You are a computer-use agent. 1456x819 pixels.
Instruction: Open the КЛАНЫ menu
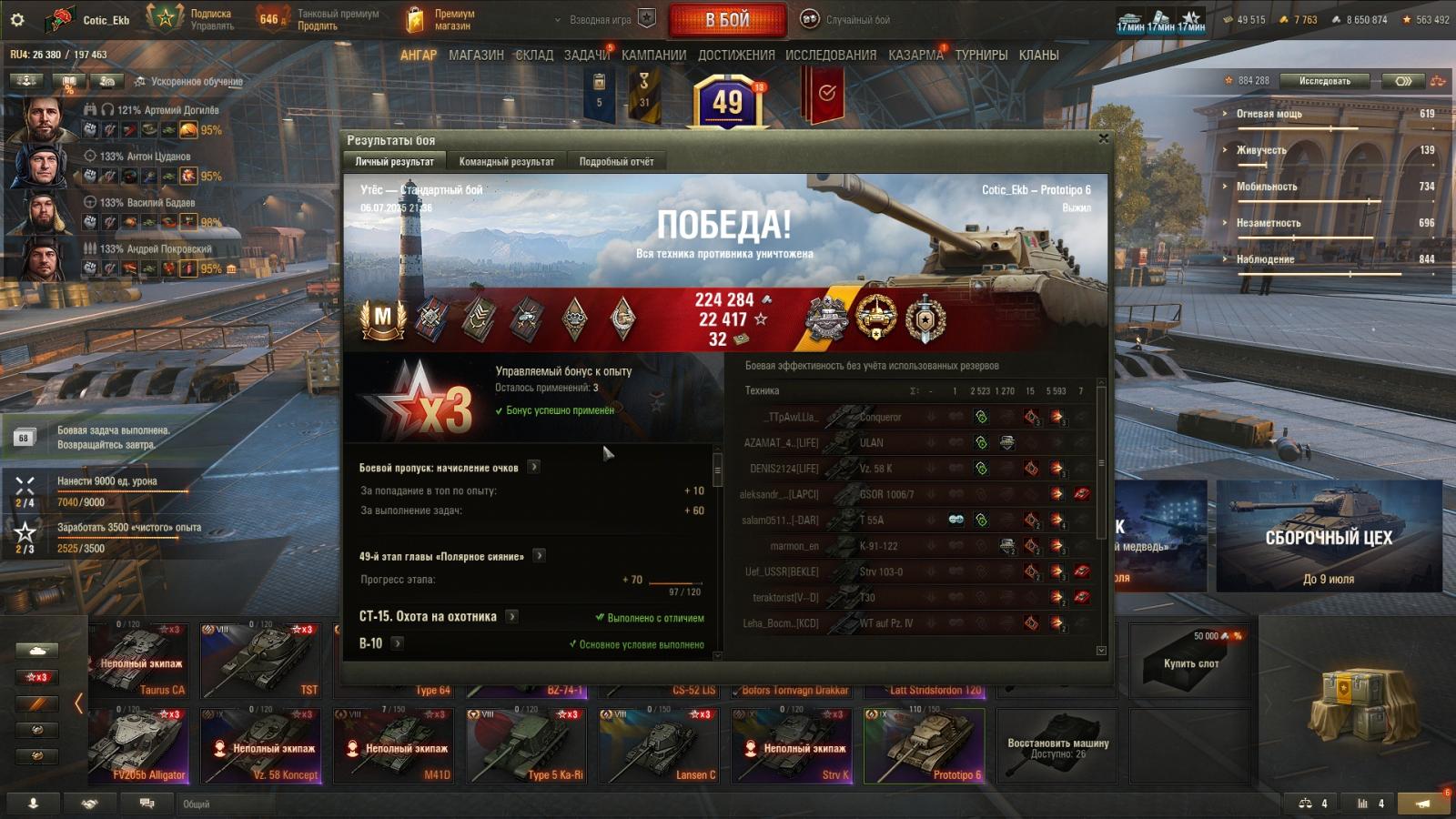[x=1038, y=55]
